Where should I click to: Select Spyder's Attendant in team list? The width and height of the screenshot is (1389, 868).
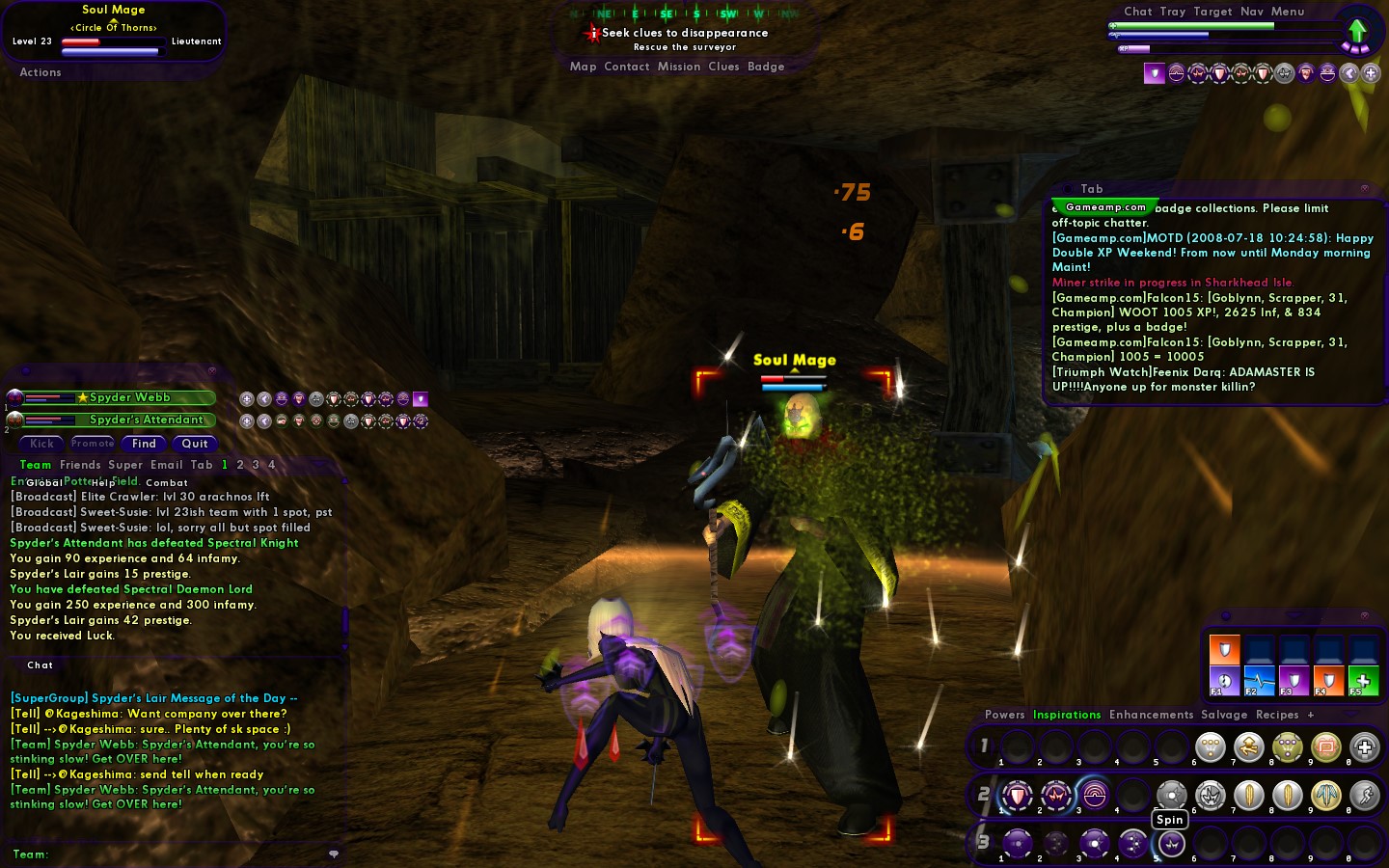tap(146, 420)
